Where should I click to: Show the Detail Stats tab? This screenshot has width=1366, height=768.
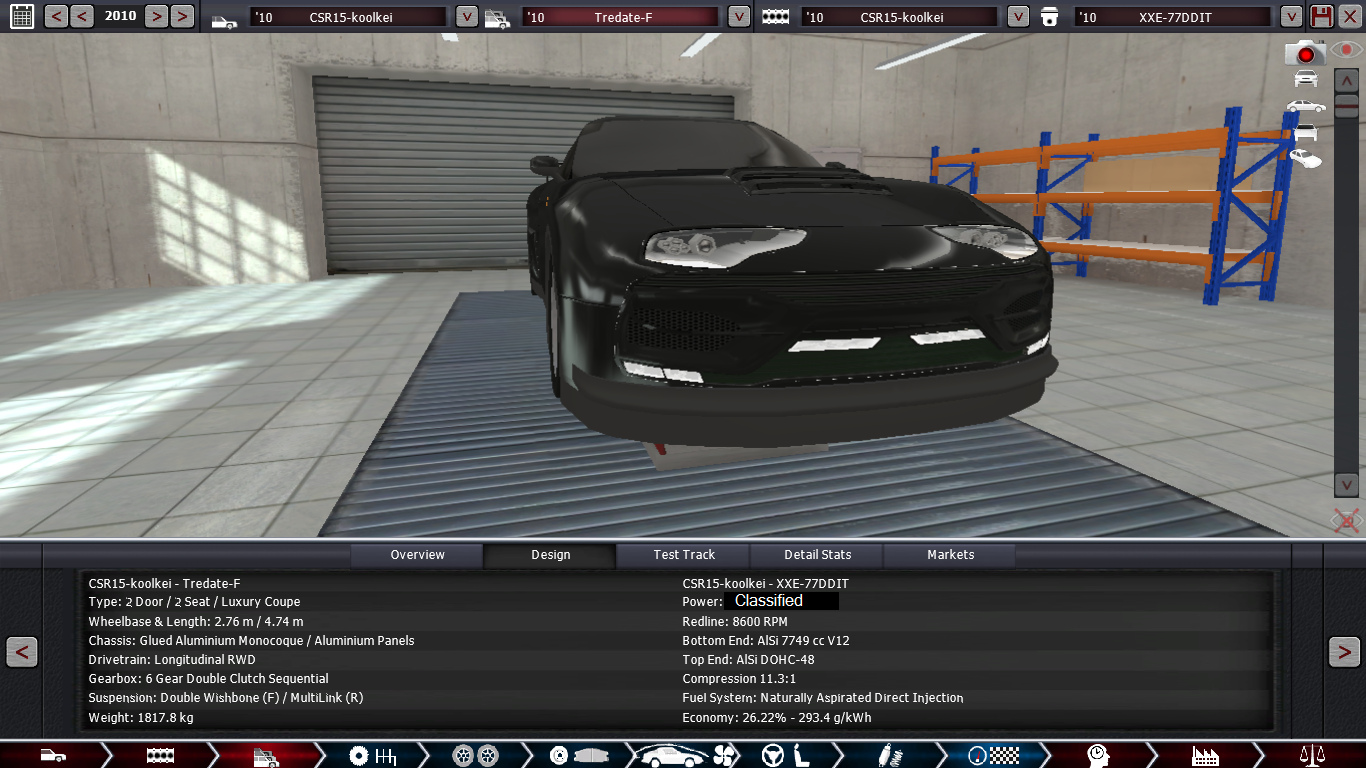[x=817, y=555]
